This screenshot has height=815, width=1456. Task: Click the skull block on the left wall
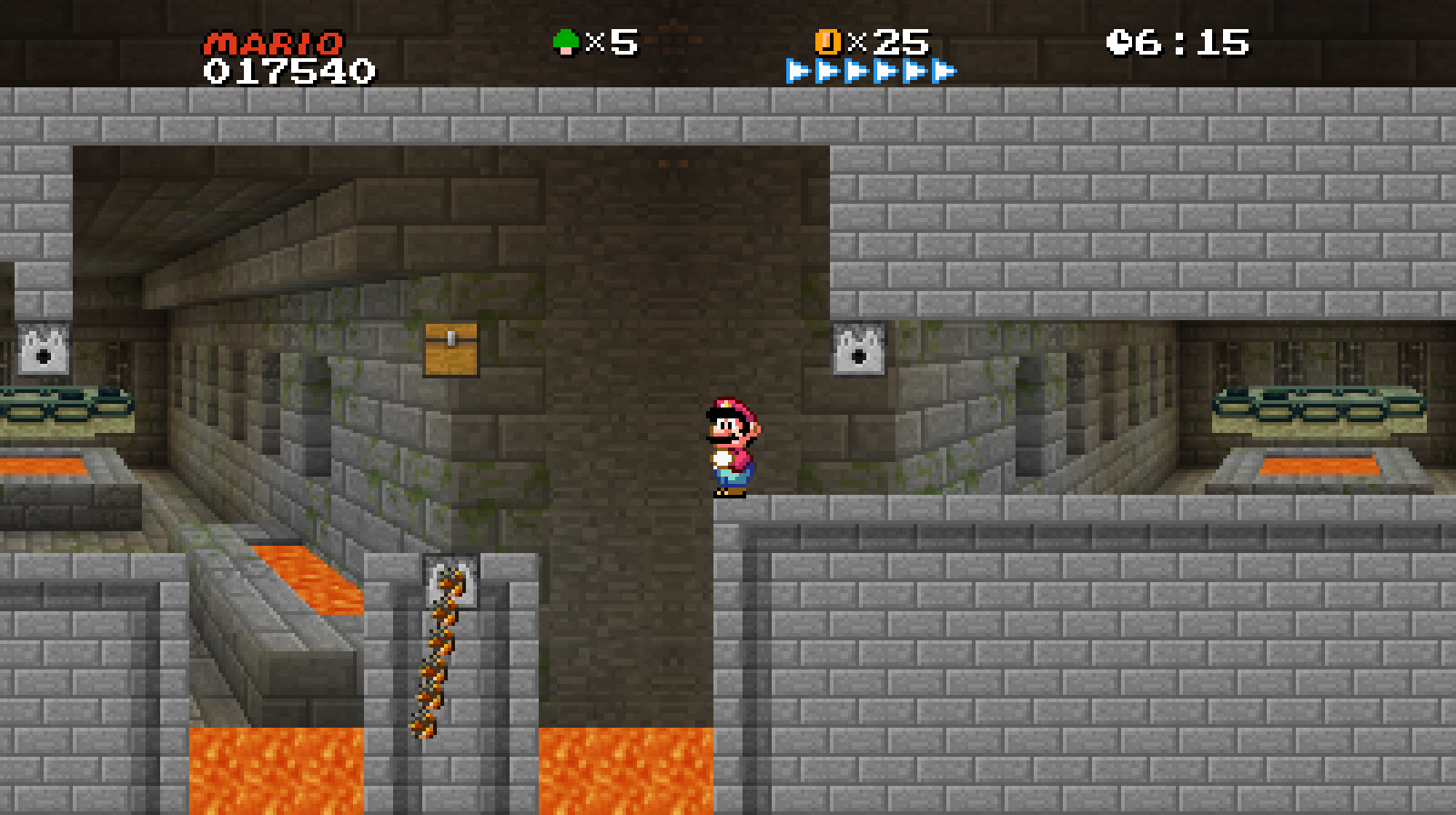(43, 350)
